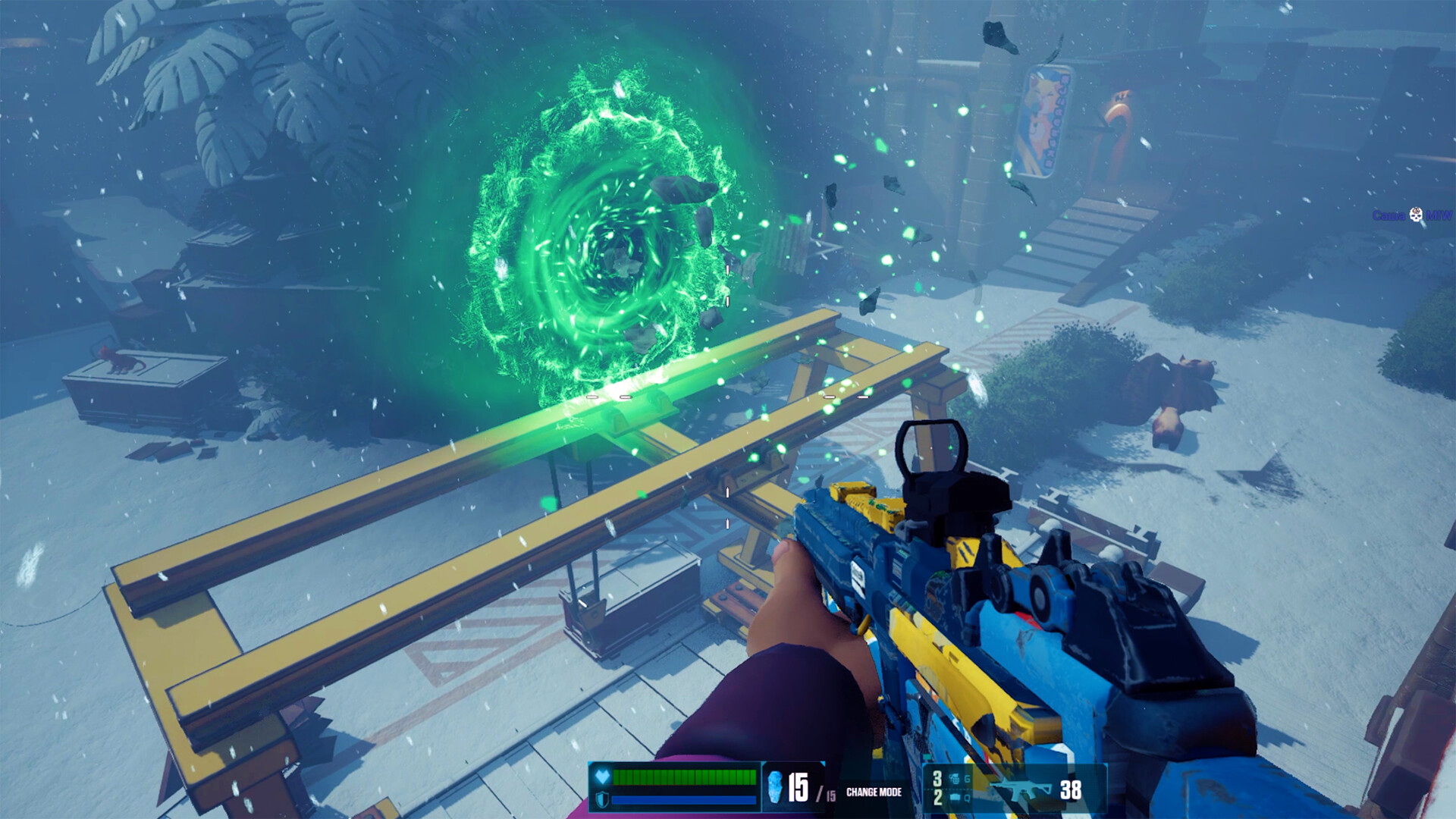
Task: Click the MIW guild tag label
Action: click(x=1441, y=215)
